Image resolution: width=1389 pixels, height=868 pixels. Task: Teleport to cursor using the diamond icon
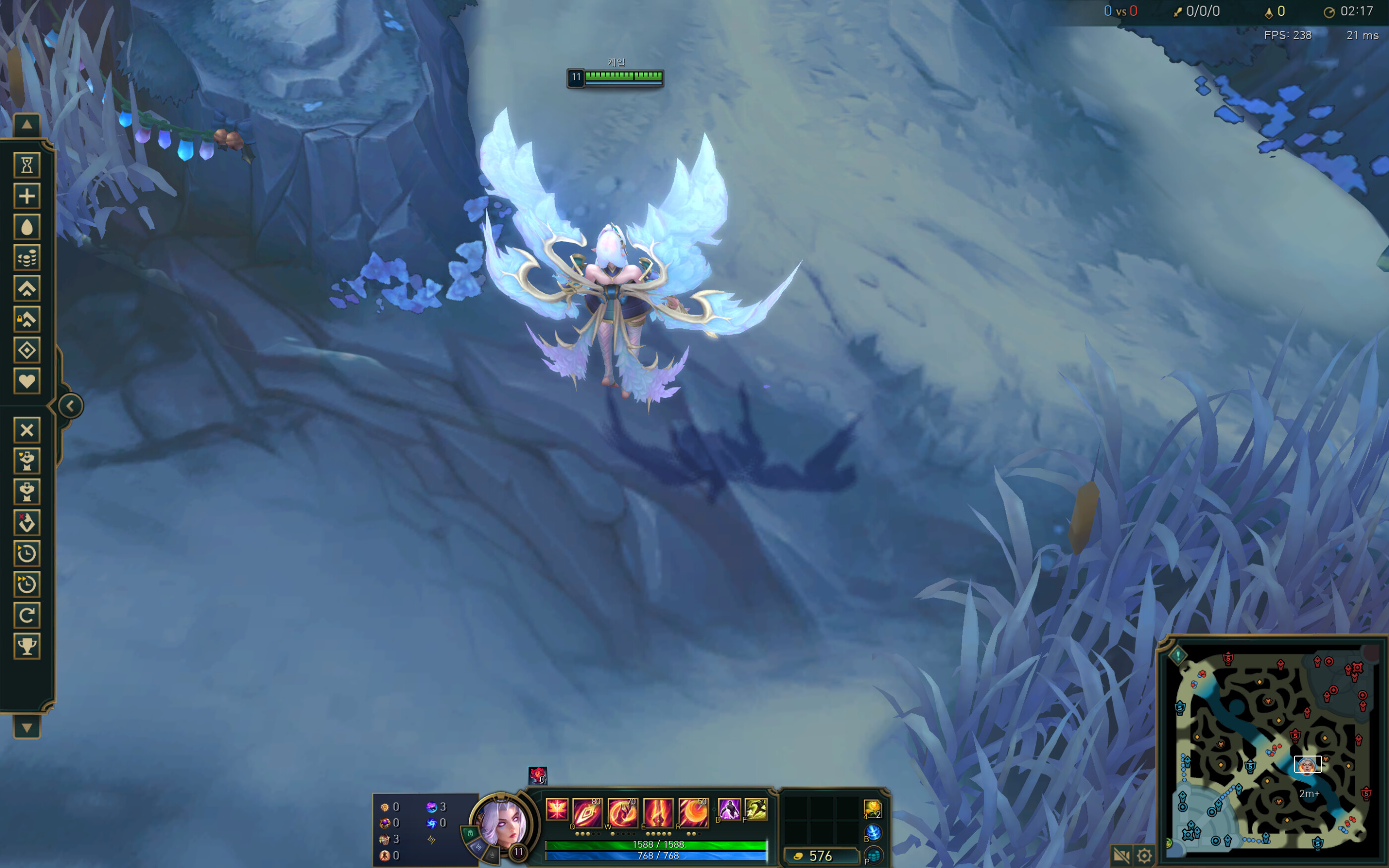pyautogui.click(x=26, y=351)
